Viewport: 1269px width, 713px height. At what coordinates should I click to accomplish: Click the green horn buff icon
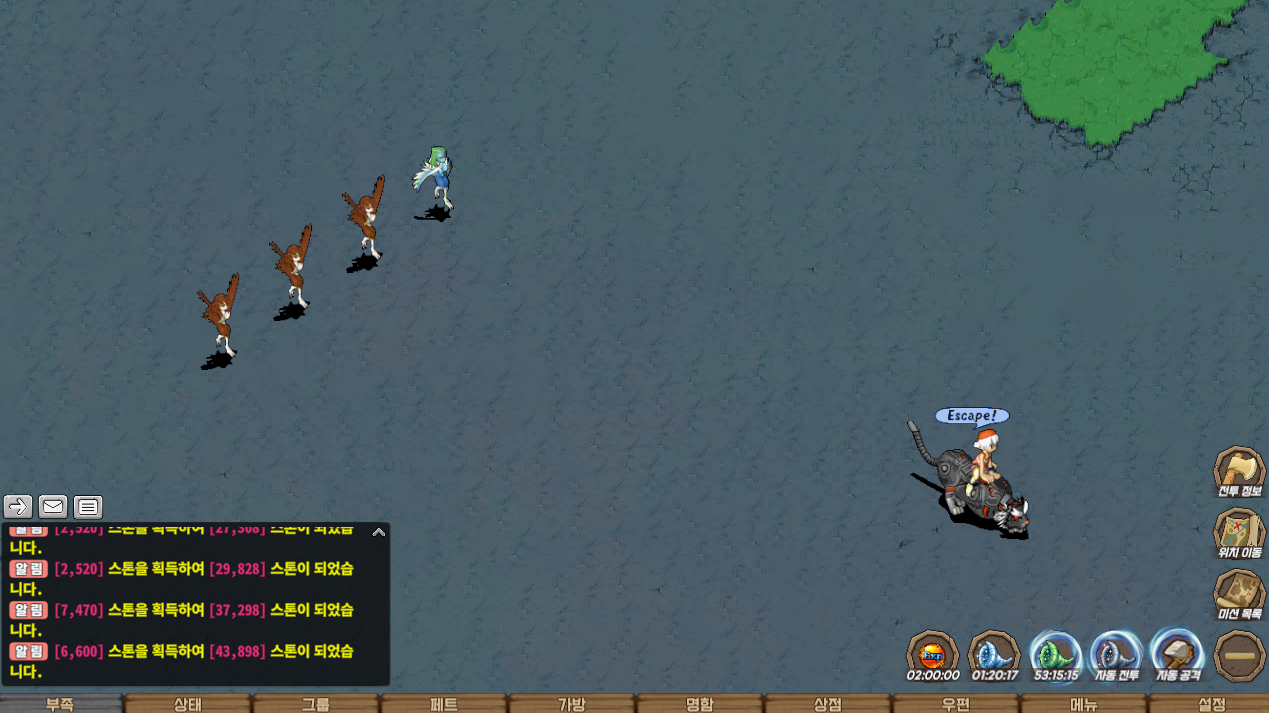tap(1055, 655)
